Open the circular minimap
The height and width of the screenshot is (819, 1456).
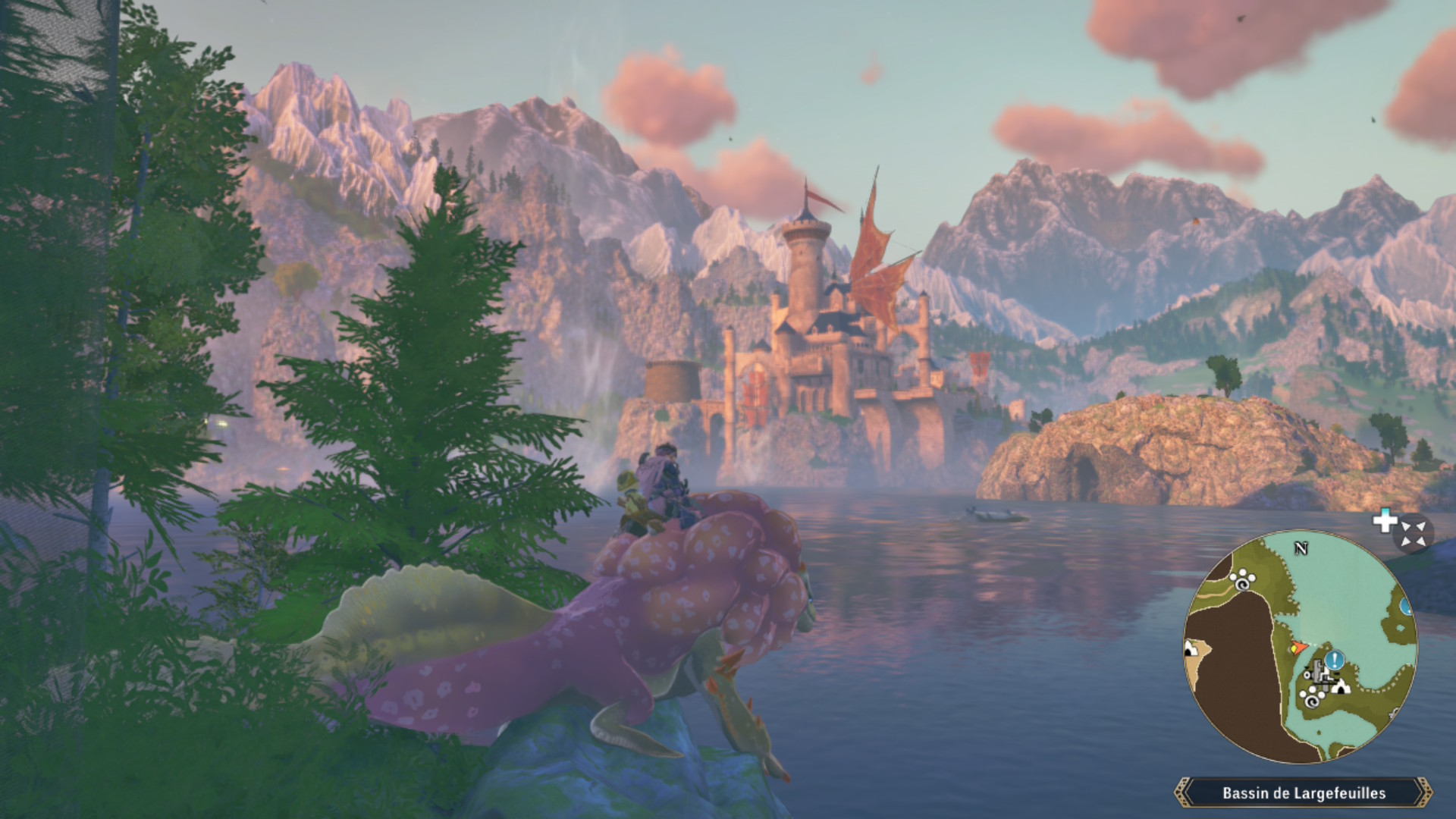pos(1300,647)
